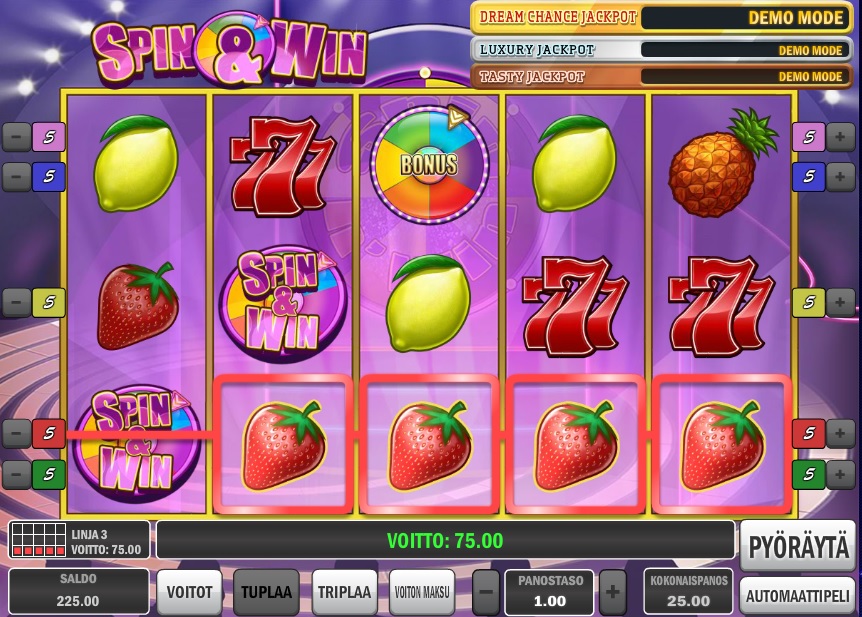This screenshot has height=617, width=862.
Task: Click the plus beside the green line badge
Action: pos(841,473)
